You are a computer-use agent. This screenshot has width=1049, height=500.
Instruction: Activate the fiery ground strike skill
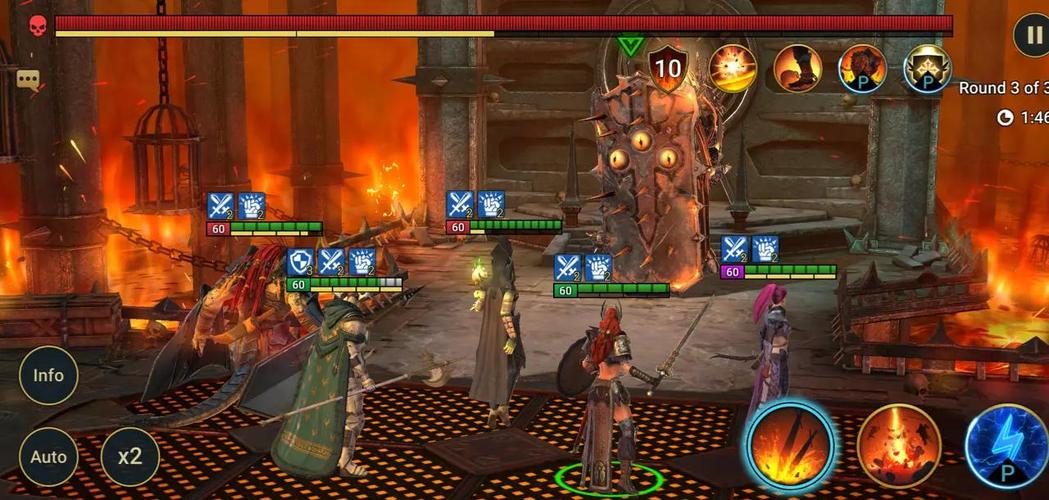[899, 446]
